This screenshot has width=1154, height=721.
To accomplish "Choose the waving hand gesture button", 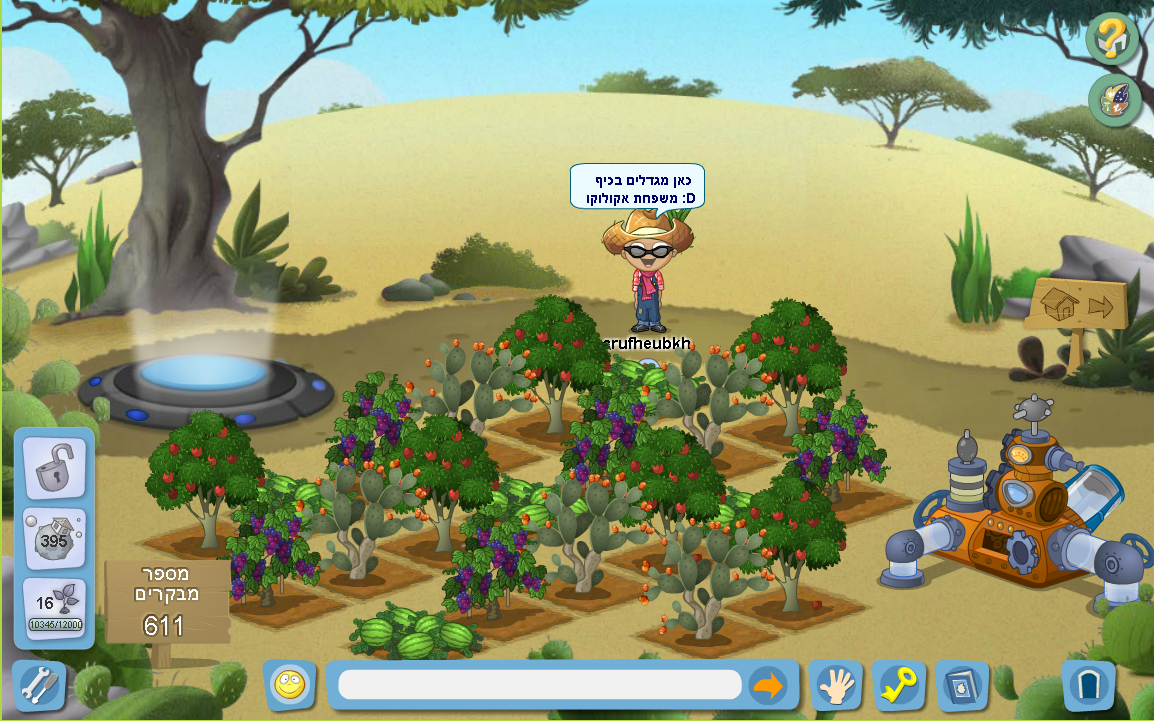I will coord(836,685).
